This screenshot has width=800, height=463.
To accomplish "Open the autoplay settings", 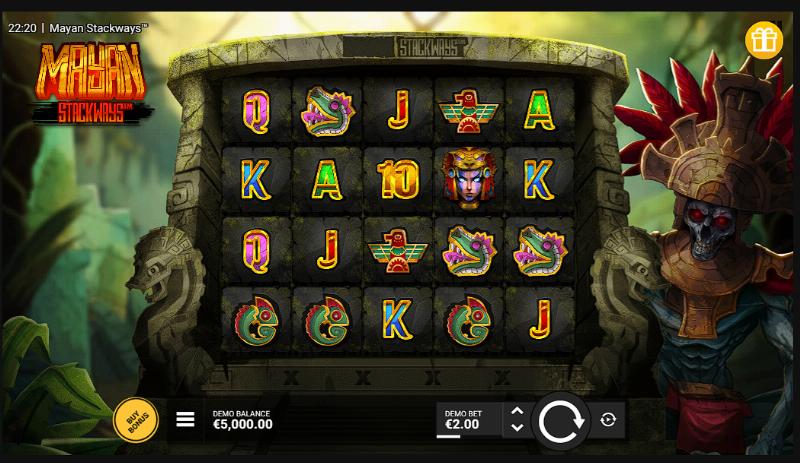I will pyautogui.click(x=608, y=421).
